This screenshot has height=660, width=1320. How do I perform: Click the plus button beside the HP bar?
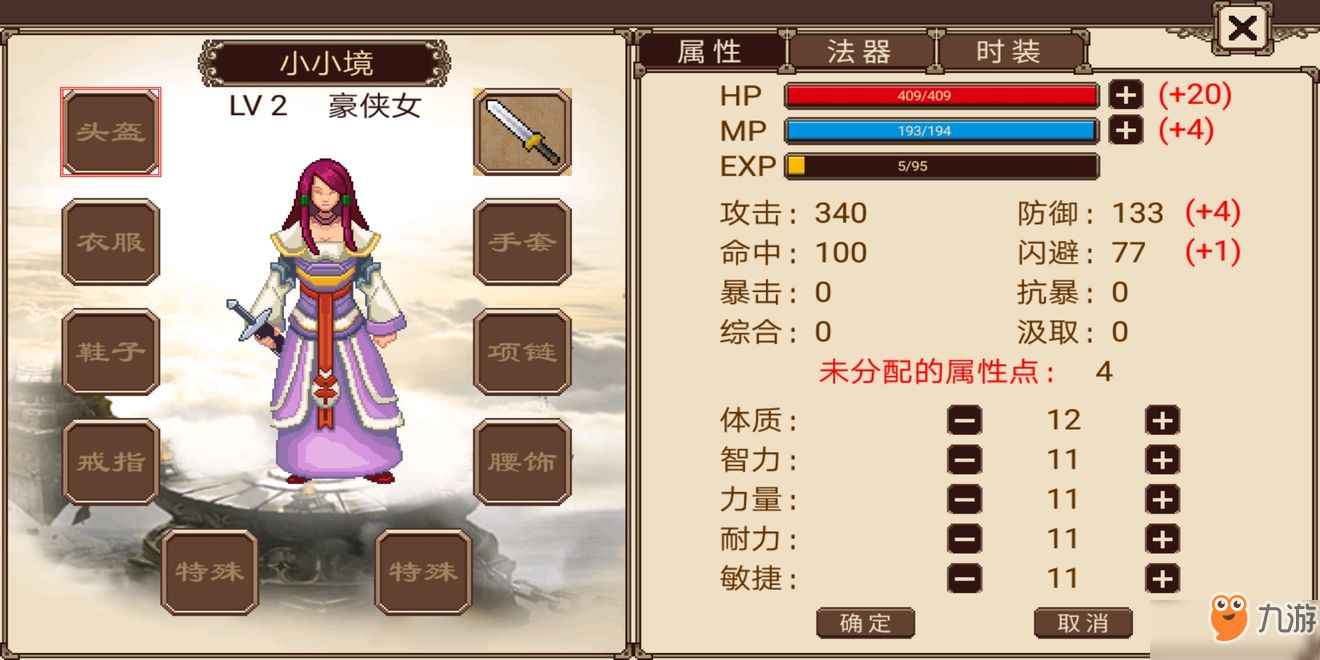click(1125, 96)
